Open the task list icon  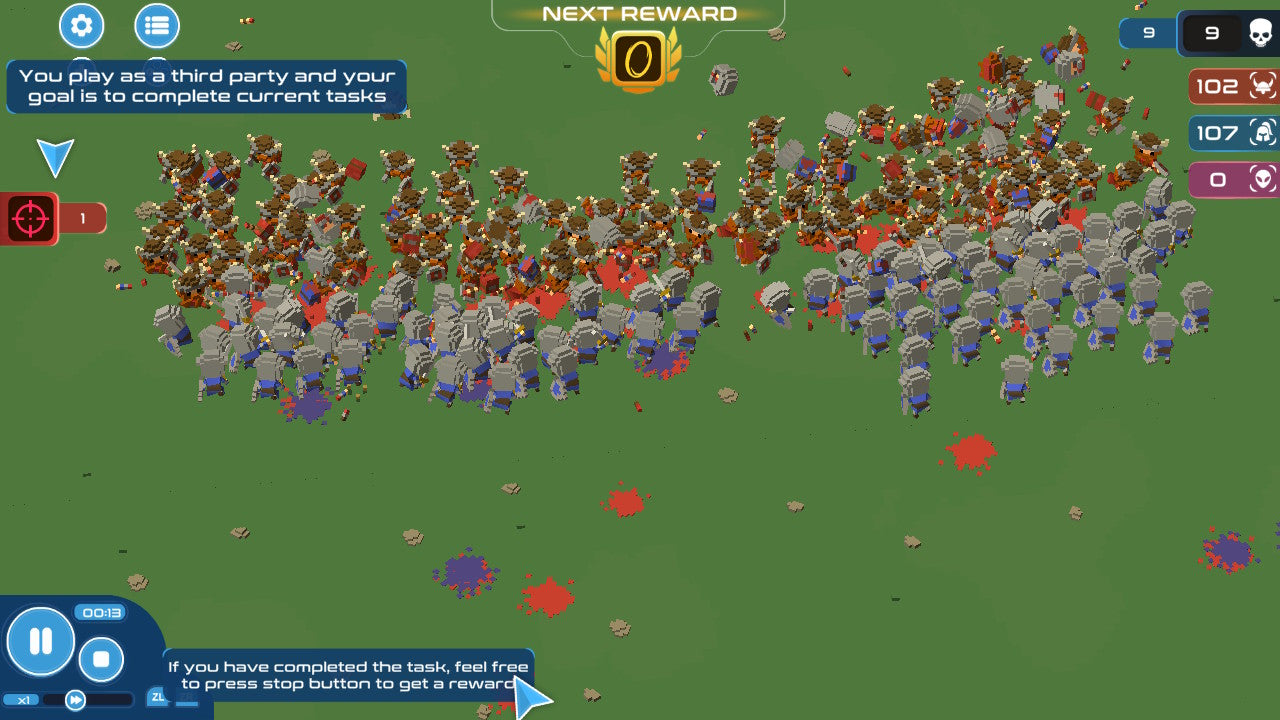click(x=157, y=26)
